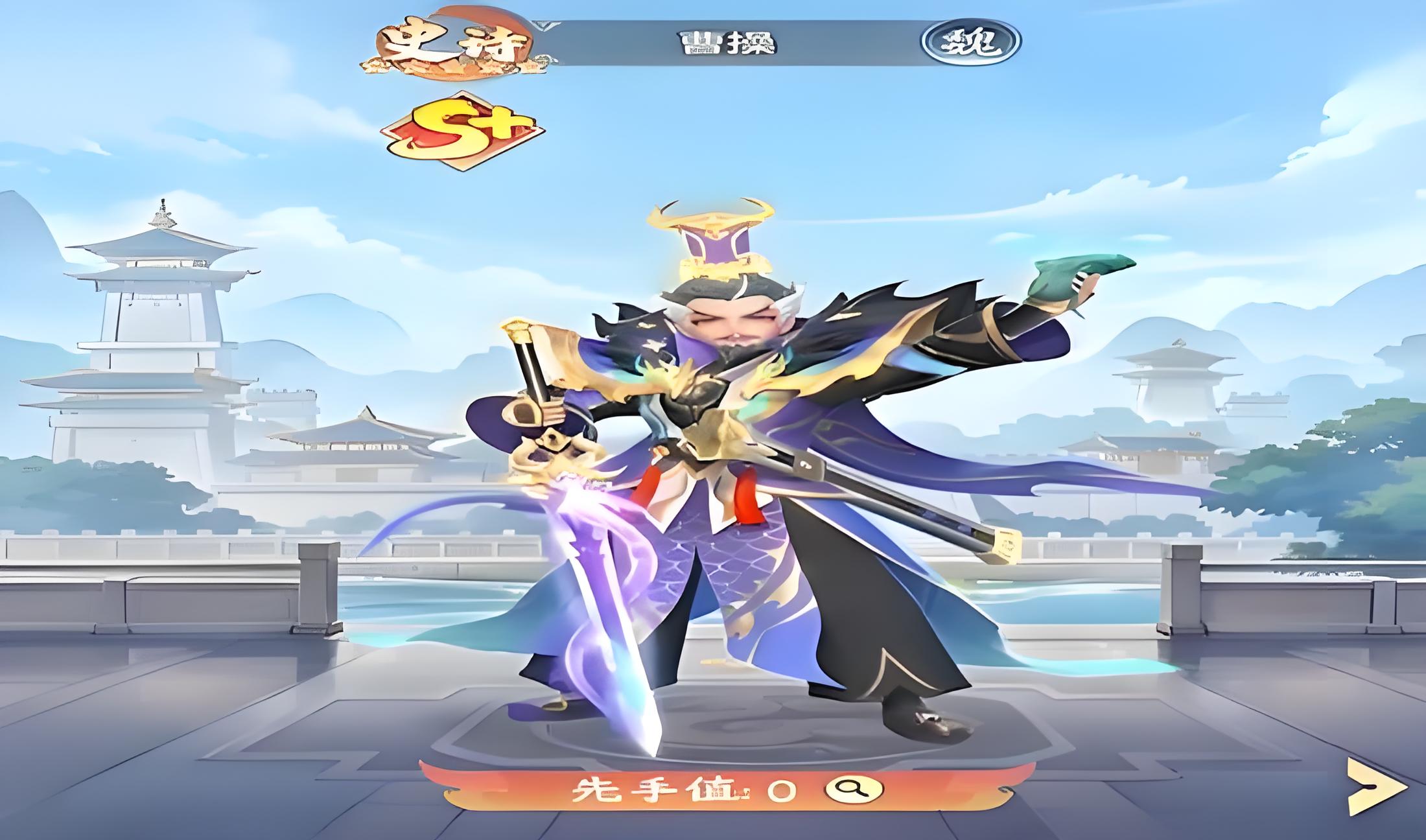Open the 史诗 rarity emblem
The height and width of the screenshot is (840, 1426).
(454, 45)
